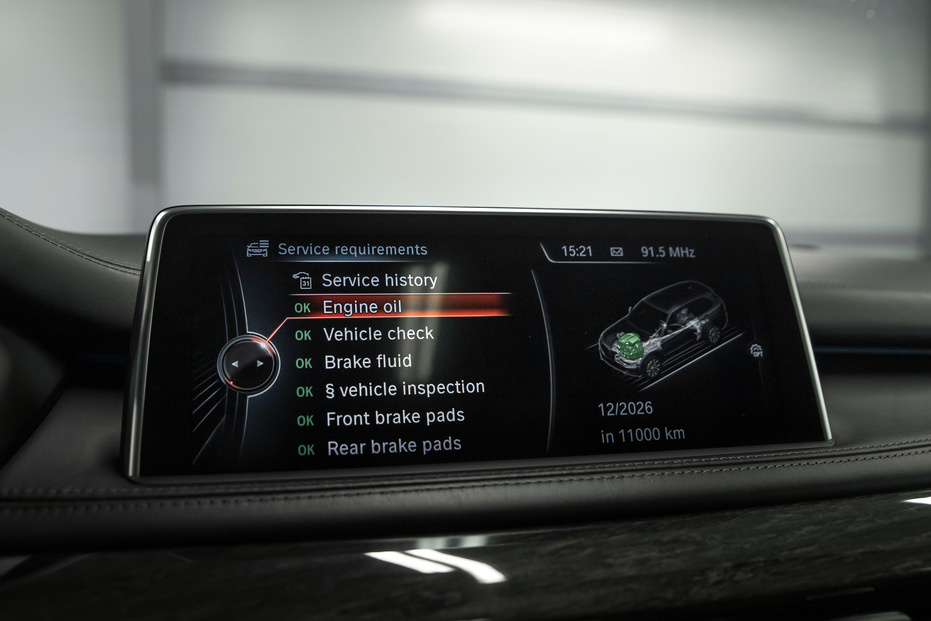Choose the Vehicle check entry

378,334
